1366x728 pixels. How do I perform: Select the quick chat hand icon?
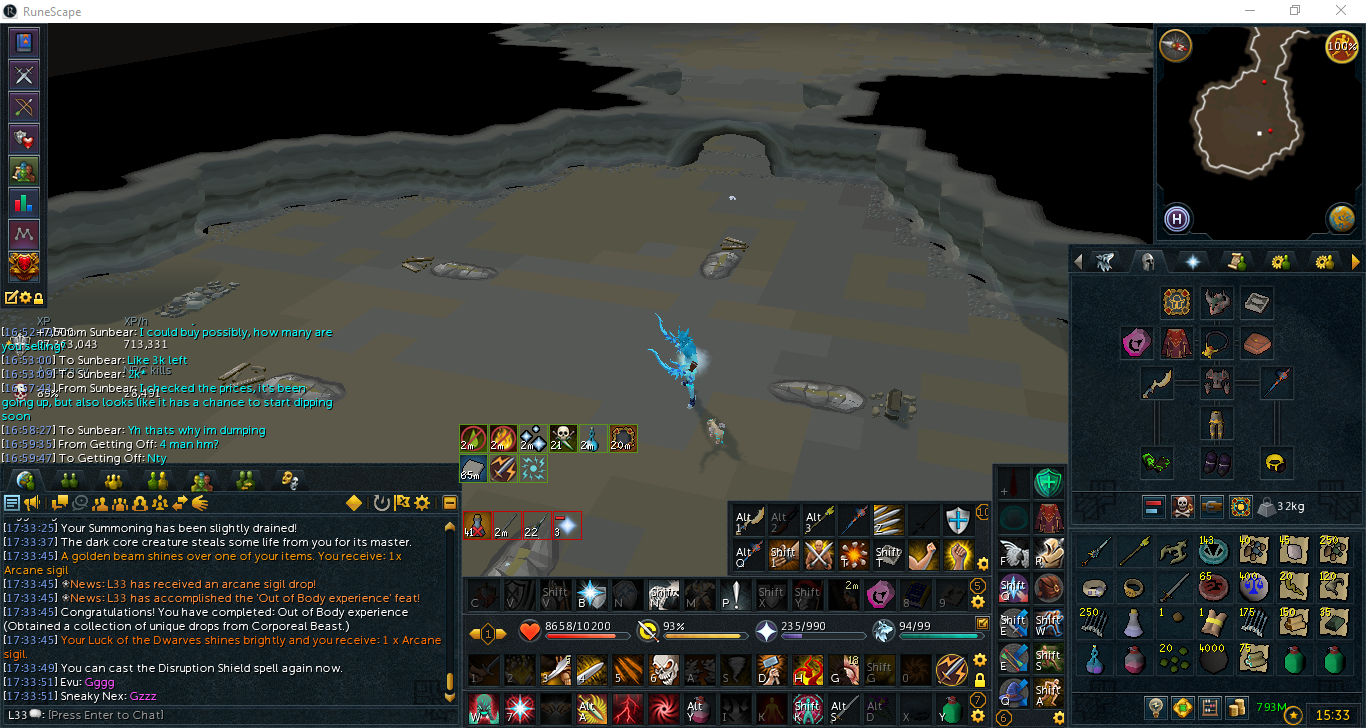click(199, 503)
